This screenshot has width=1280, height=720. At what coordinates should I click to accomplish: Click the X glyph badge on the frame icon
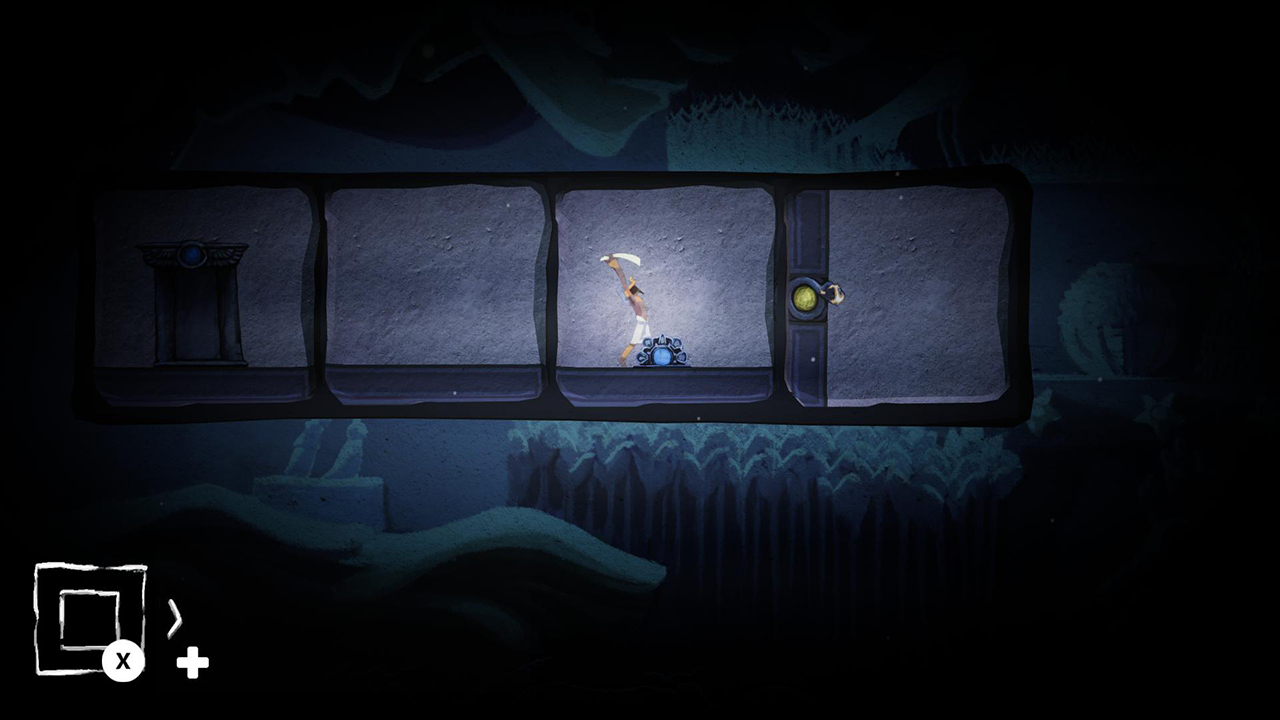tap(124, 660)
